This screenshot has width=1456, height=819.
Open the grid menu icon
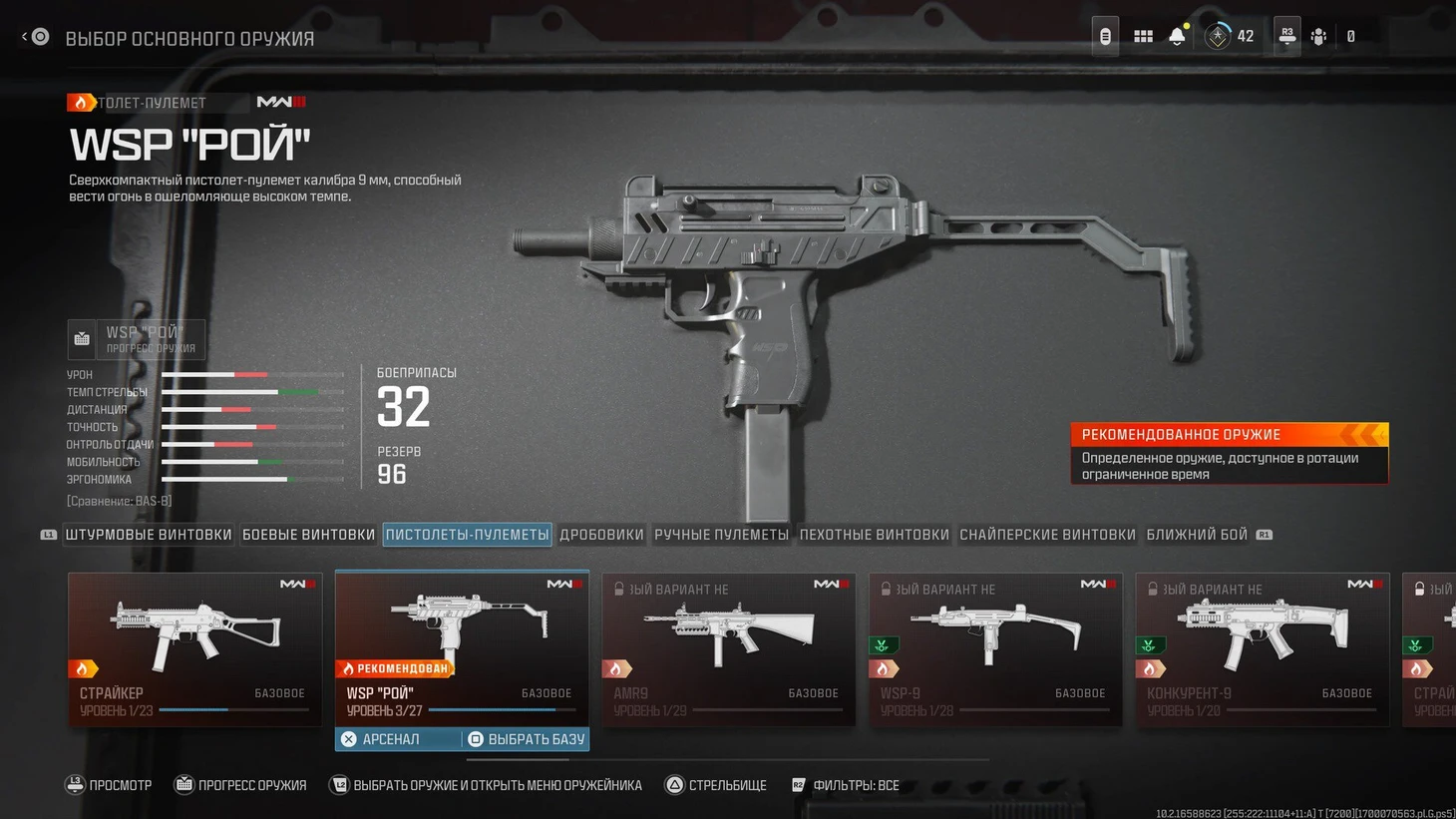[x=1143, y=37]
